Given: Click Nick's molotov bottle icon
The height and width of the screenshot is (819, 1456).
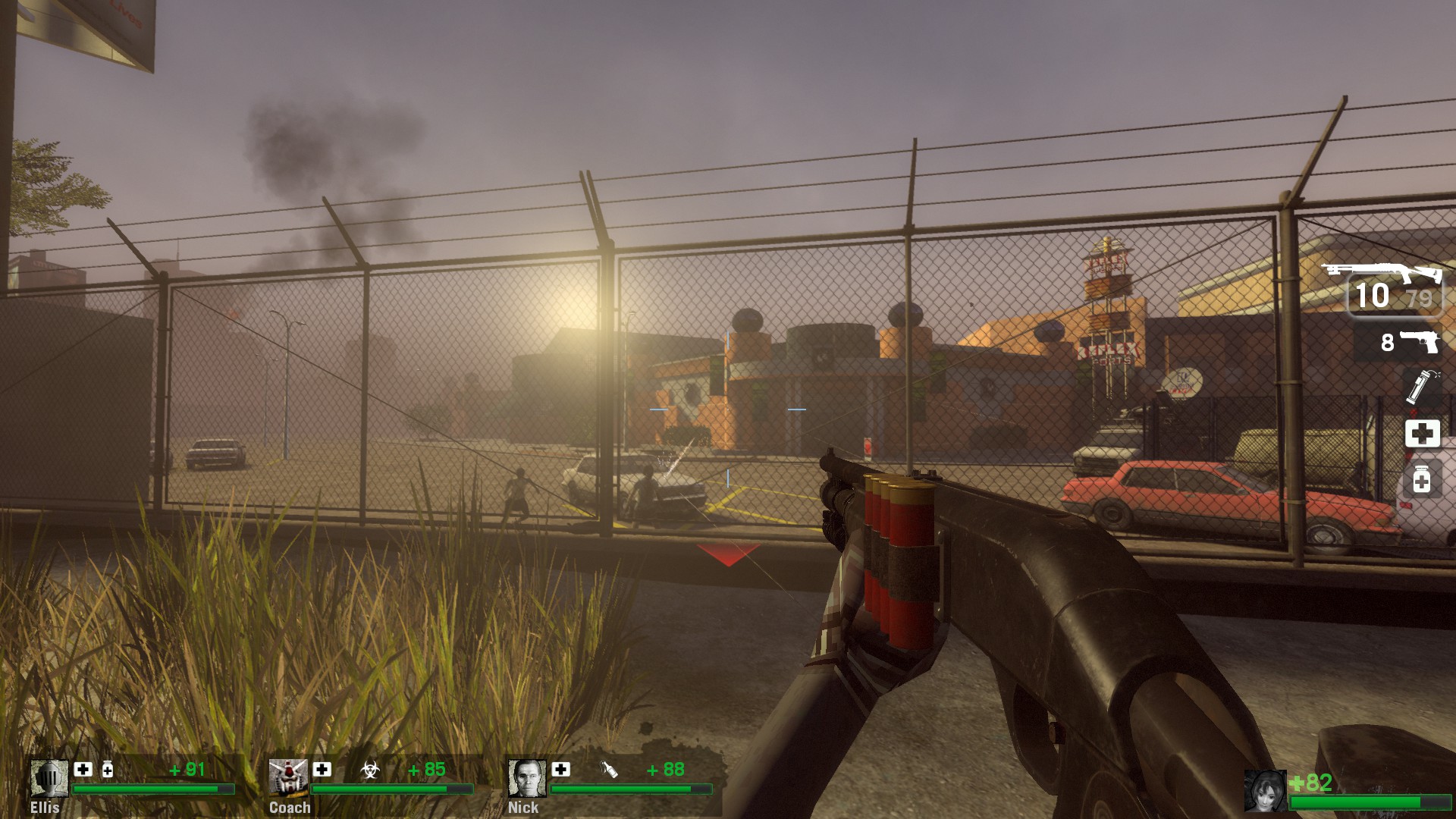Looking at the screenshot, I should pos(609,770).
